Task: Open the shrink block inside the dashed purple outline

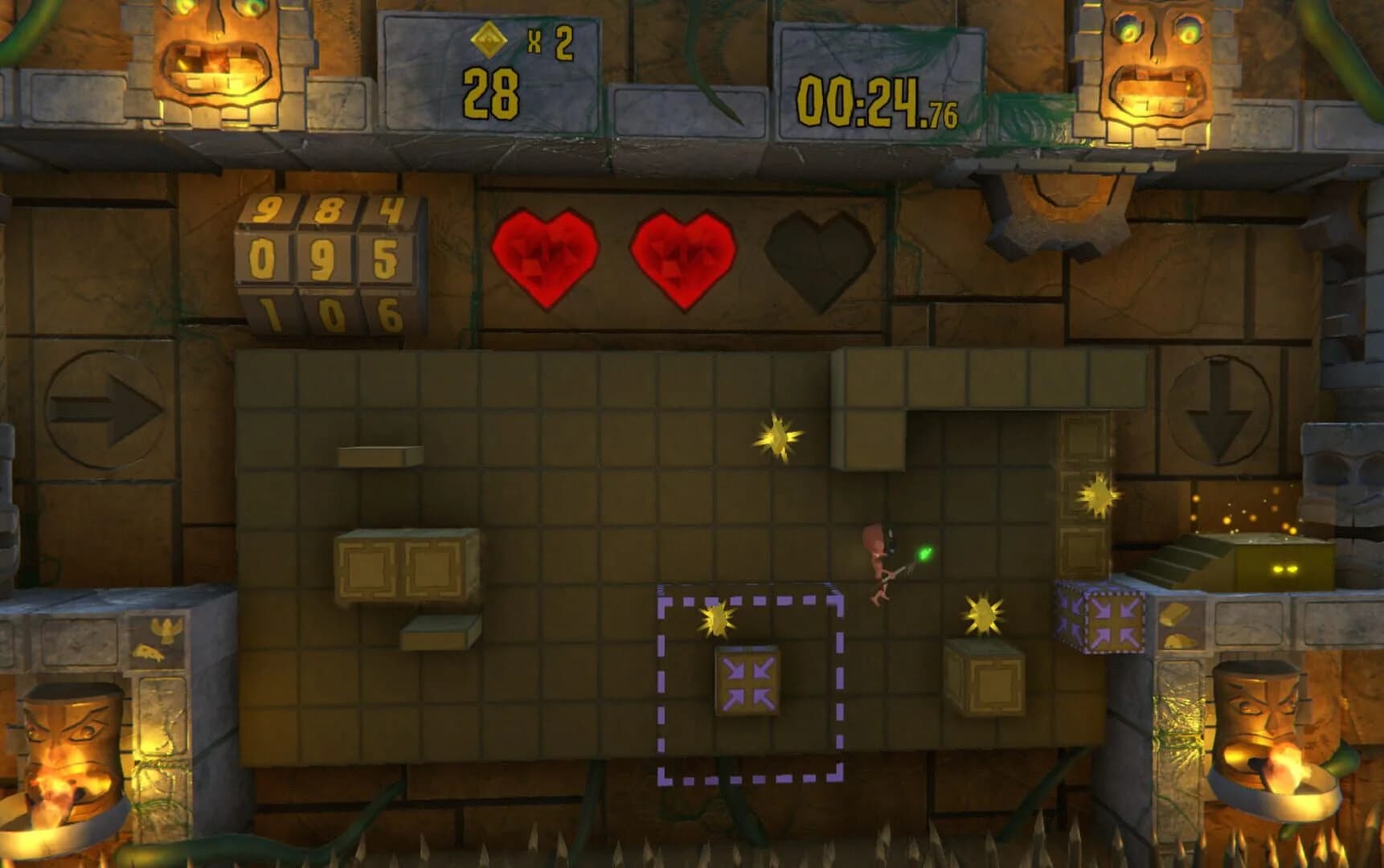Action: [x=747, y=682]
